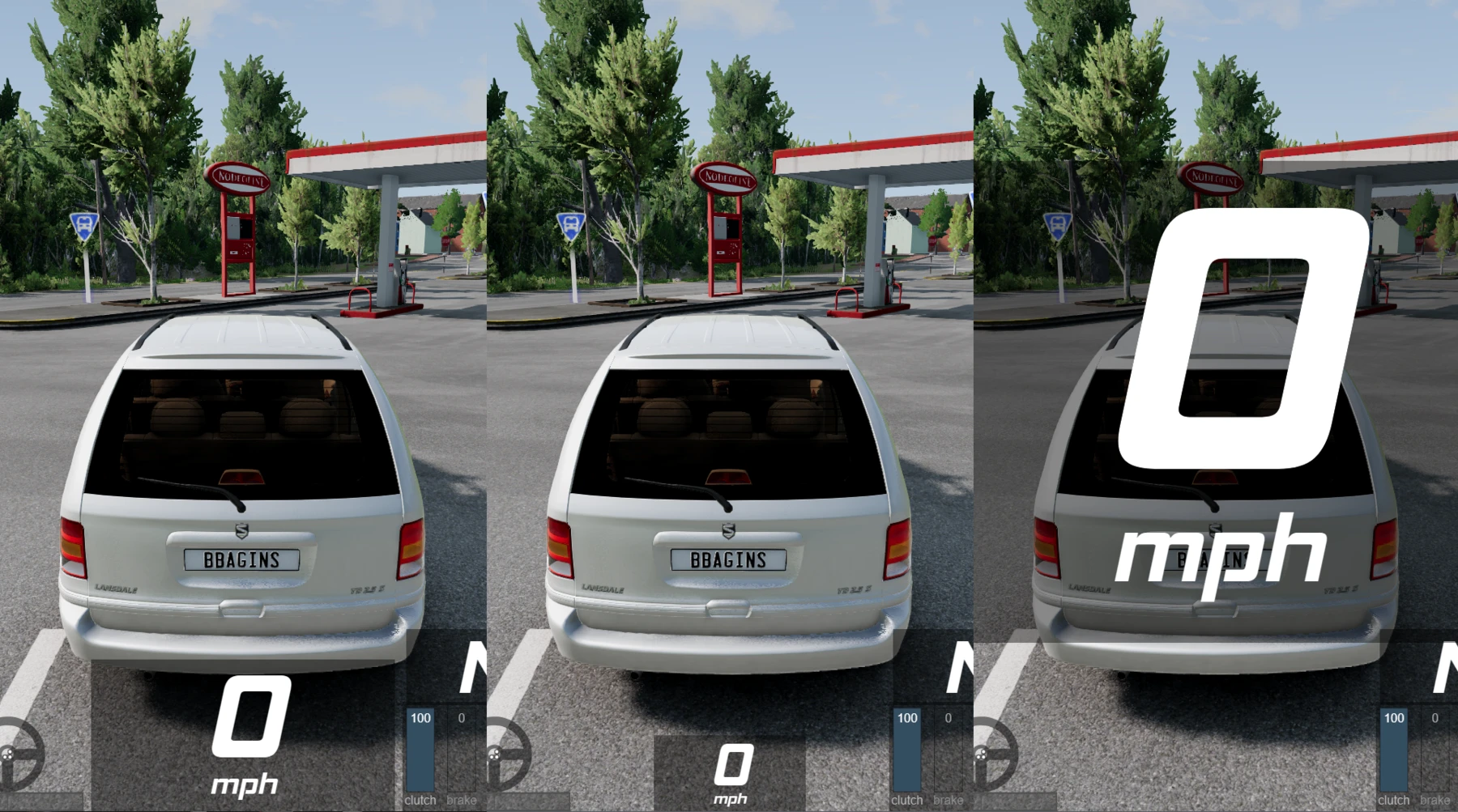
Task: Click the Nodeofine gas station sign
Action: (x=239, y=176)
